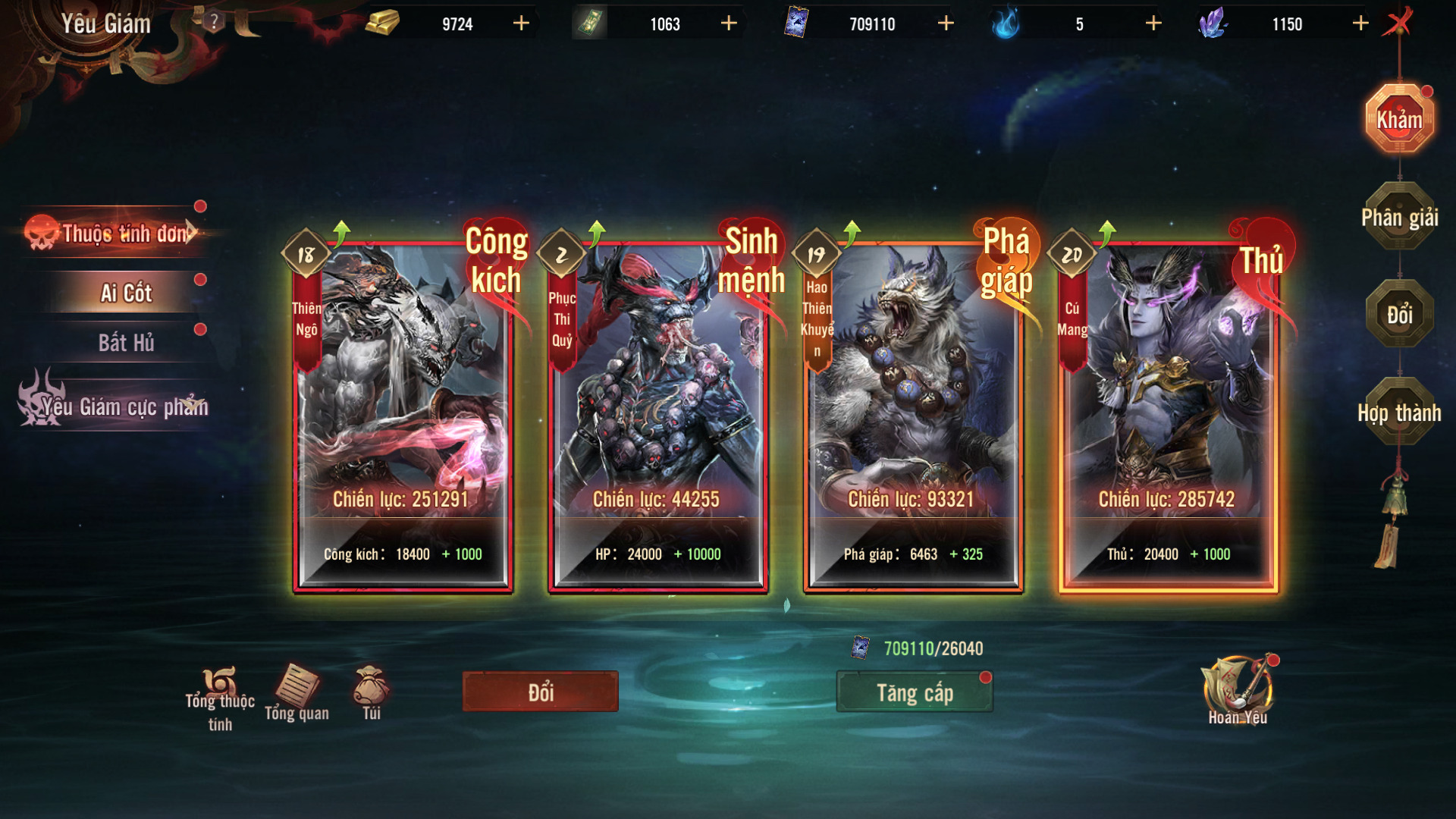The image size is (1456, 819).
Task: Tap the green Tăng cấp button
Action: [x=915, y=692]
